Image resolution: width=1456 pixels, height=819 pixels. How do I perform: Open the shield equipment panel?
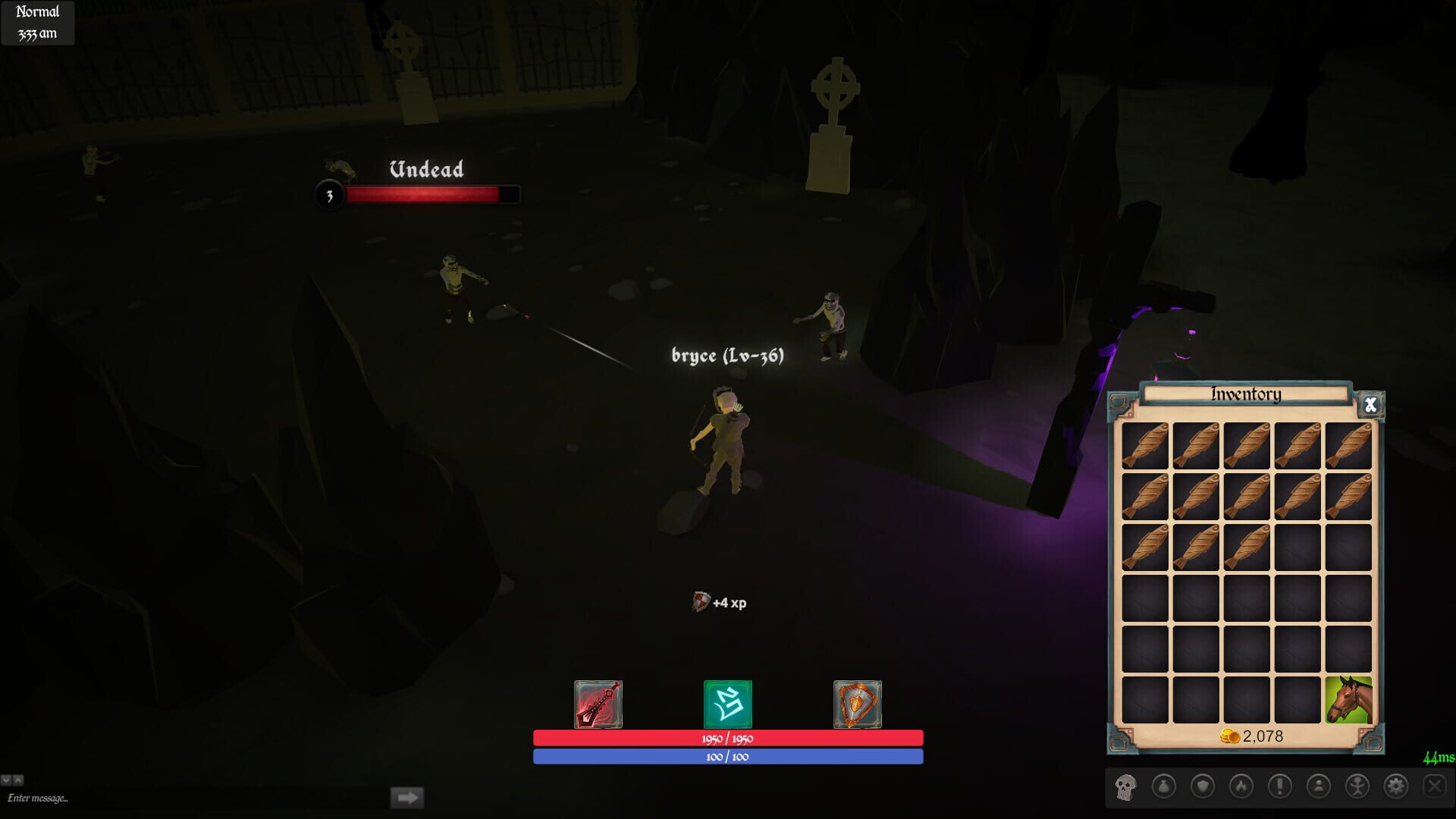click(x=1203, y=786)
